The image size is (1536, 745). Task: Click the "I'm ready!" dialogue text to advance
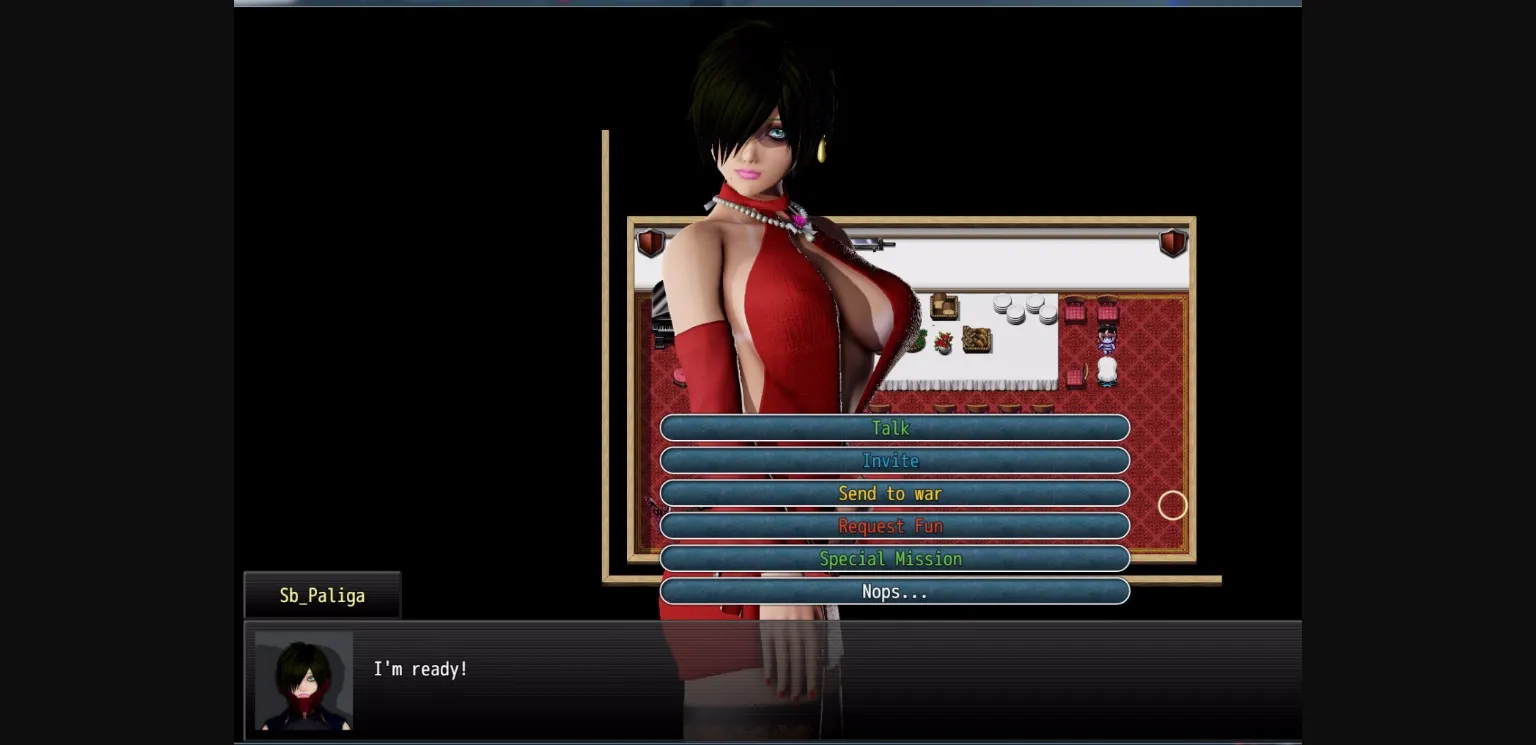point(421,669)
